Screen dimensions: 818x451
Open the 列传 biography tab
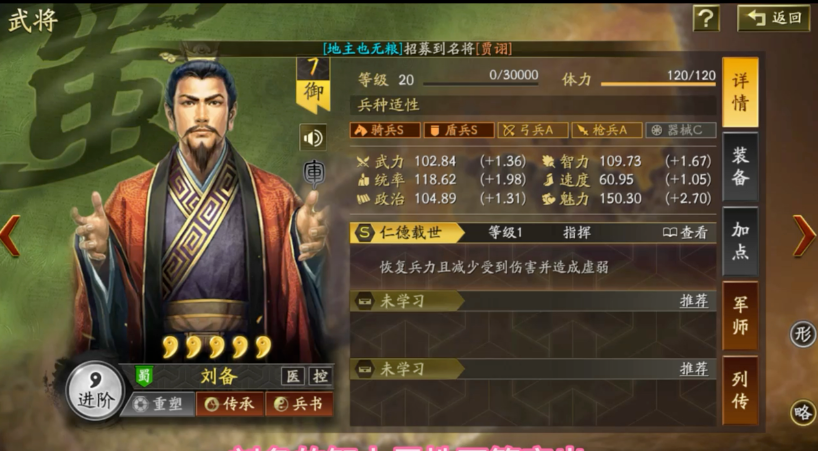740,388
